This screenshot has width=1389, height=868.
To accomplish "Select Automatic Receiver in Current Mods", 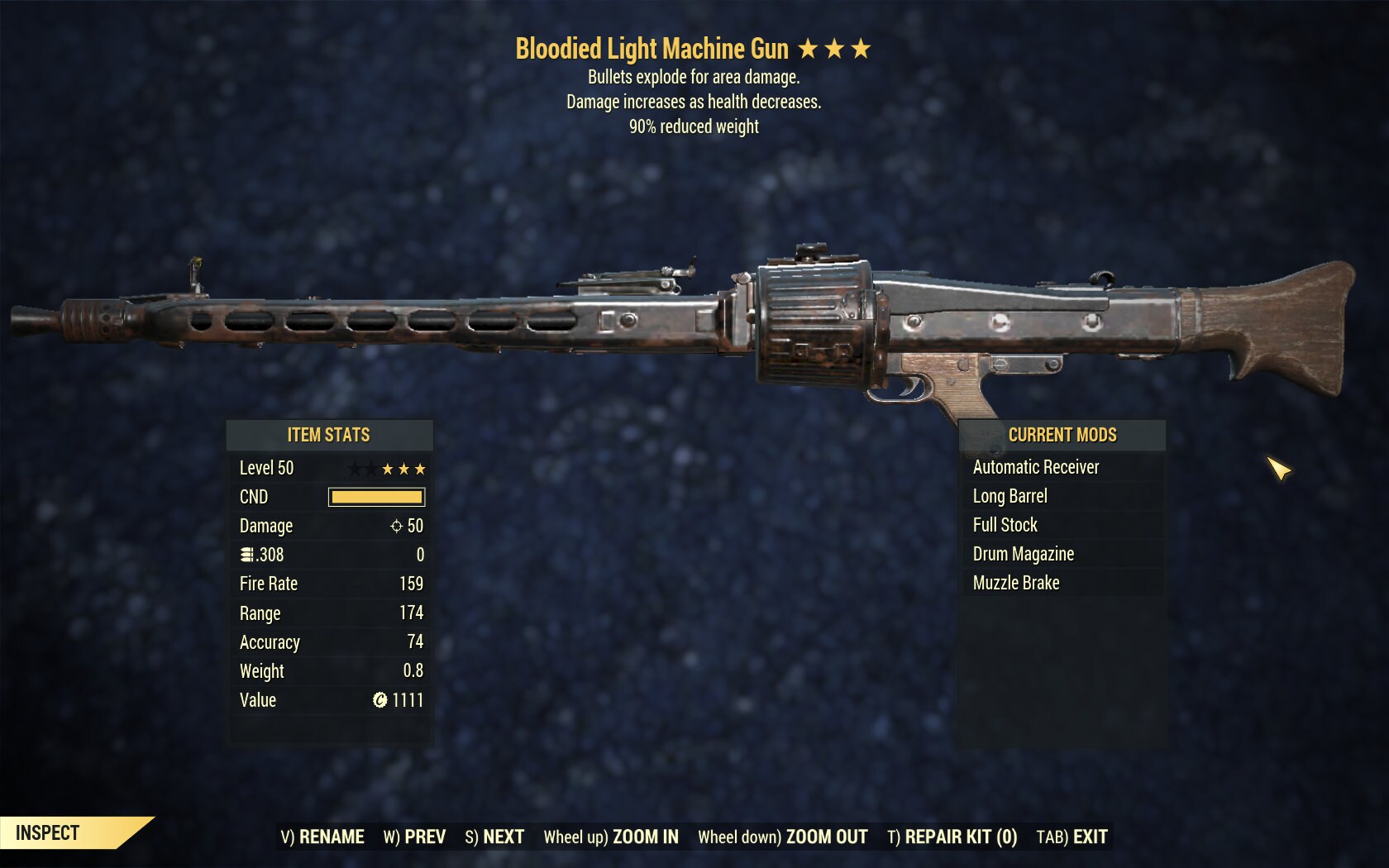I will tap(1035, 467).
